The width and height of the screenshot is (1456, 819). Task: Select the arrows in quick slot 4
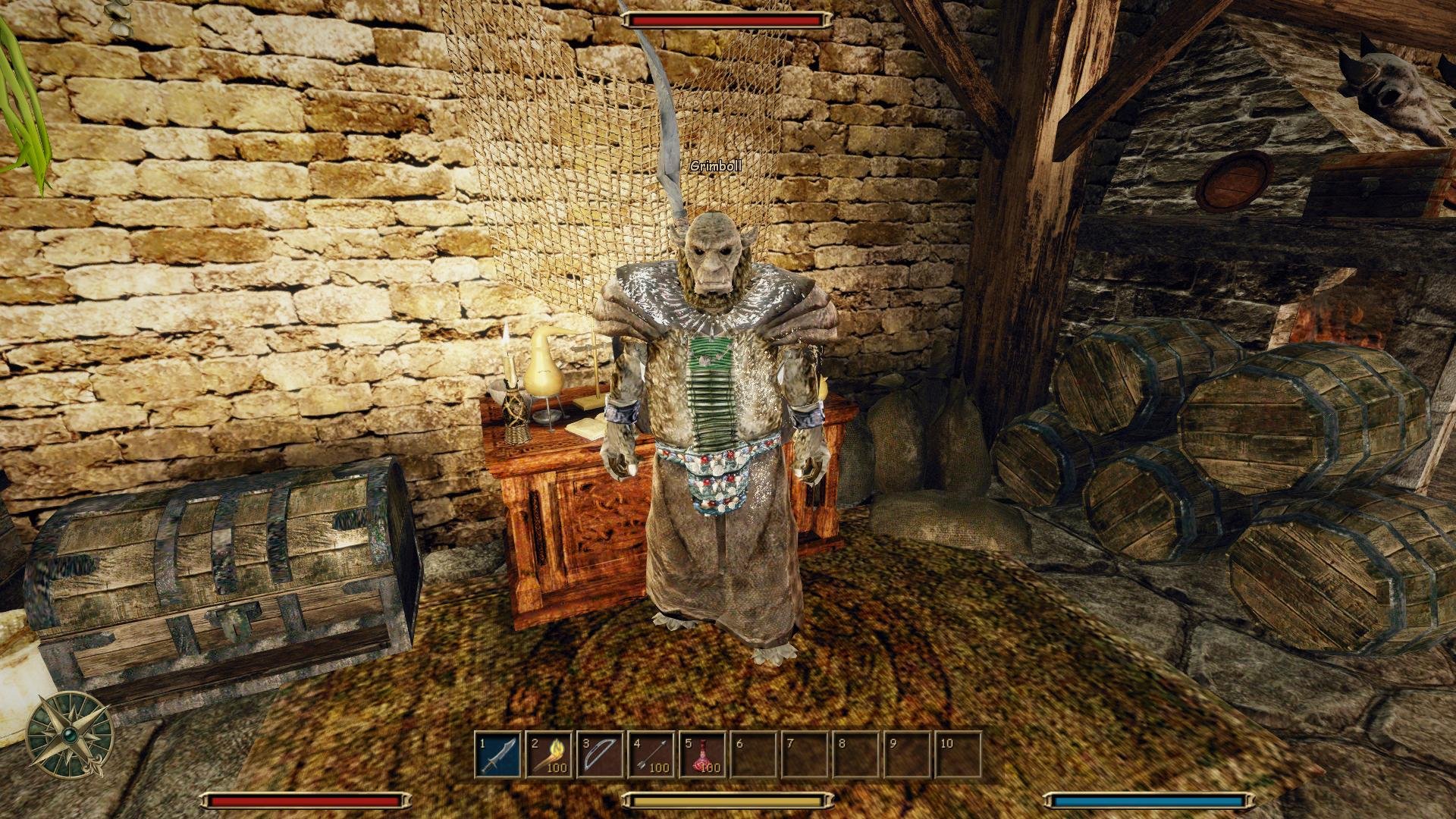pyautogui.click(x=652, y=755)
